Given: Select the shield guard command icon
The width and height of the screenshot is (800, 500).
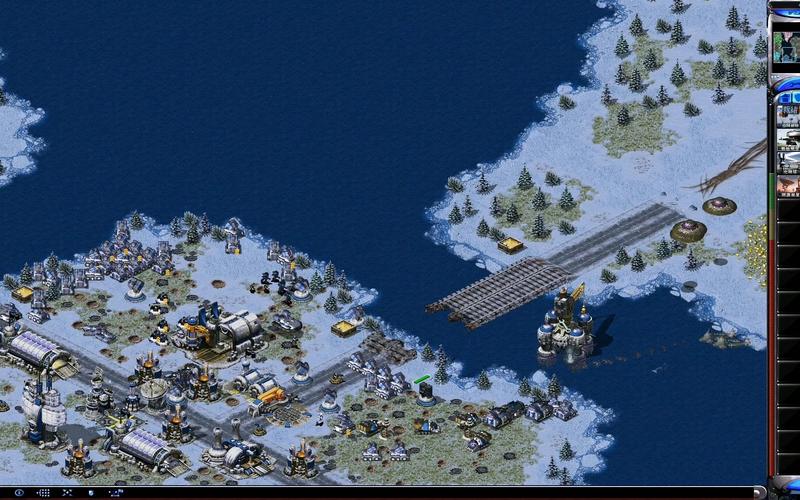Looking at the screenshot, I should click(x=91, y=493).
